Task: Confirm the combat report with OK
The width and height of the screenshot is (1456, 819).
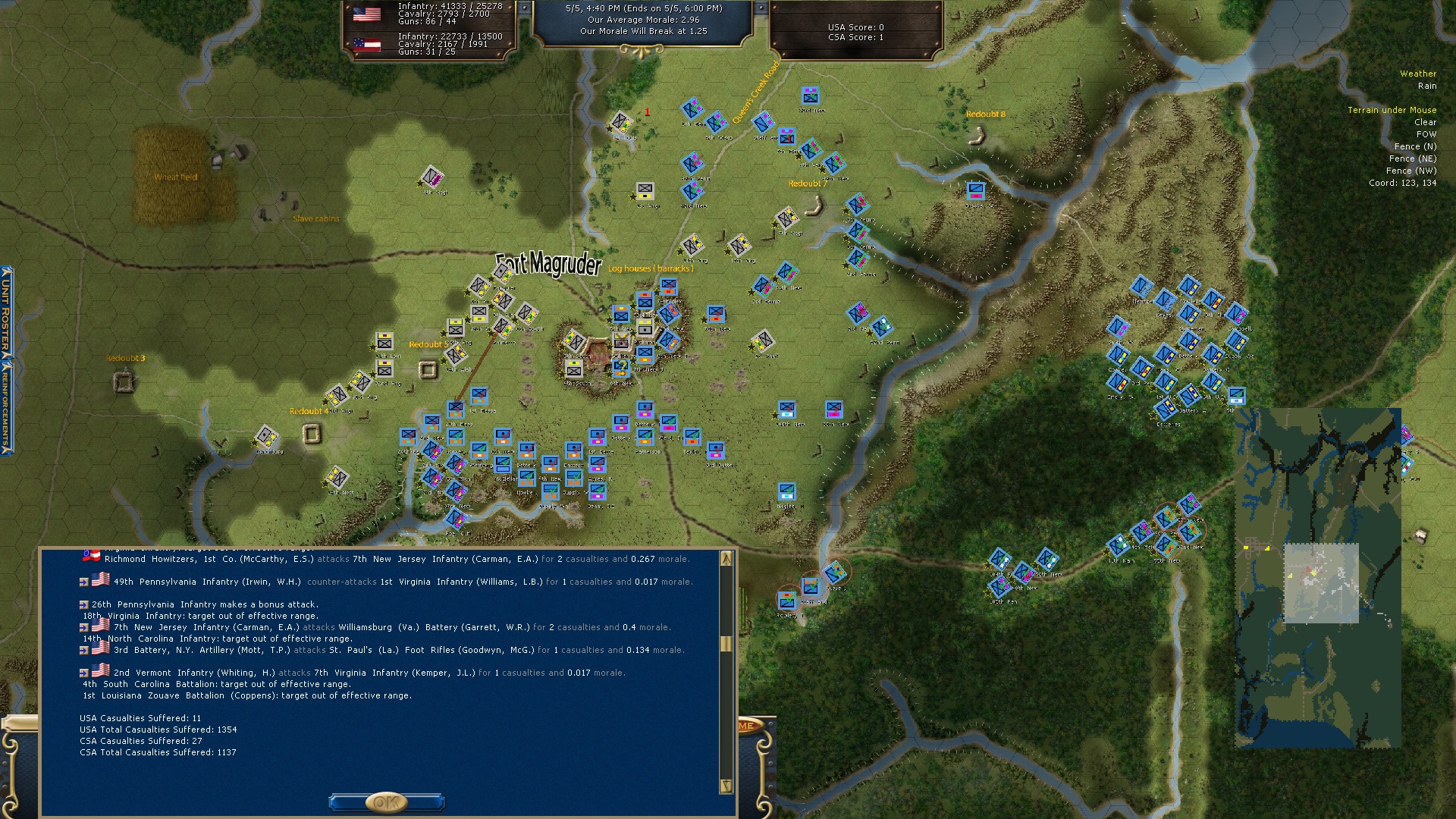Action: click(x=386, y=802)
